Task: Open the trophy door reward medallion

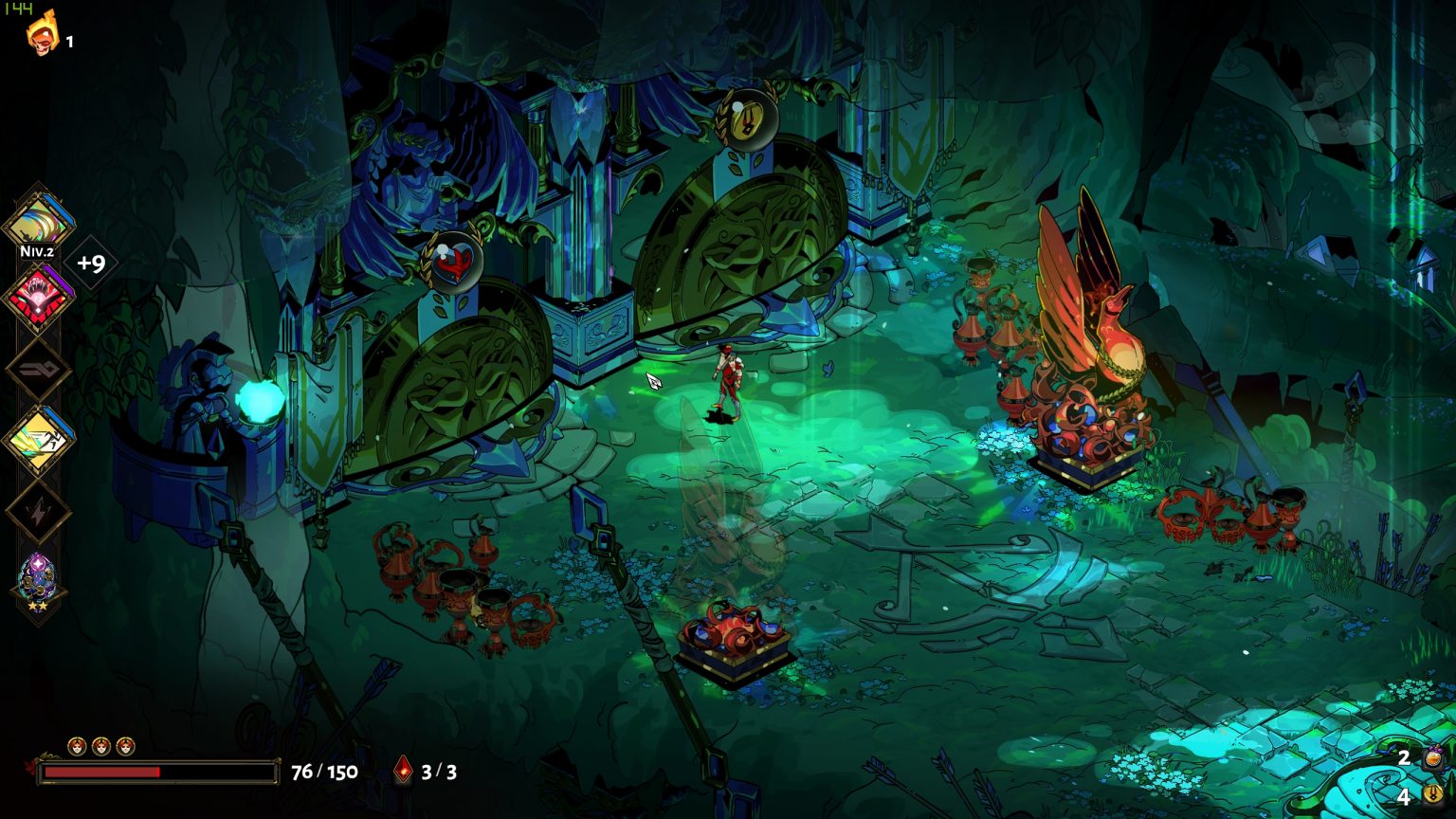Action: click(749, 120)
